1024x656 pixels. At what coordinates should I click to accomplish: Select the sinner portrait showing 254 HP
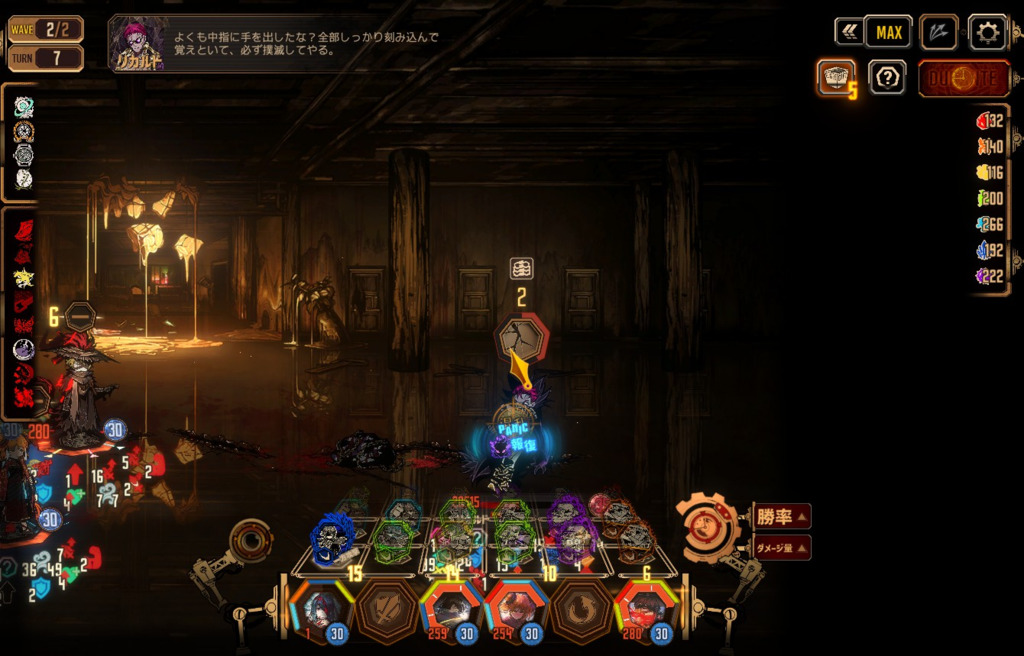[516, 610]
